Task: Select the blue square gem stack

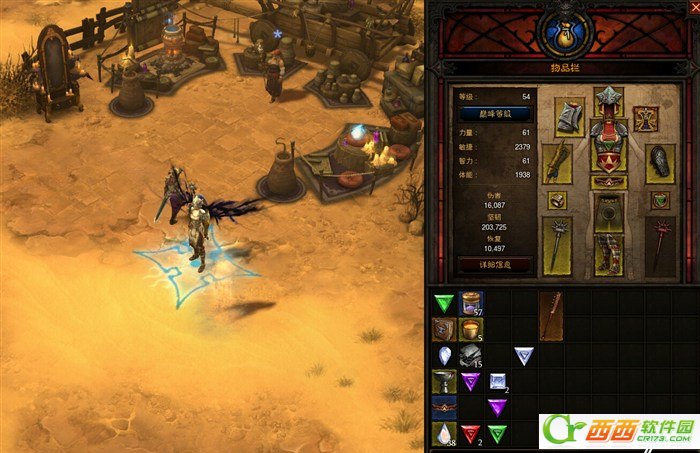Action: (497, 381)
